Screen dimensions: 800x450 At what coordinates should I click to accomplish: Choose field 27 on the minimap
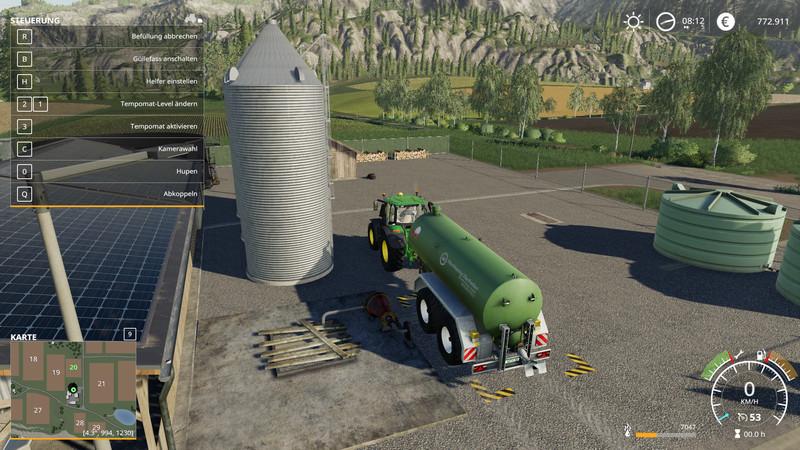[x=37, y=411]
